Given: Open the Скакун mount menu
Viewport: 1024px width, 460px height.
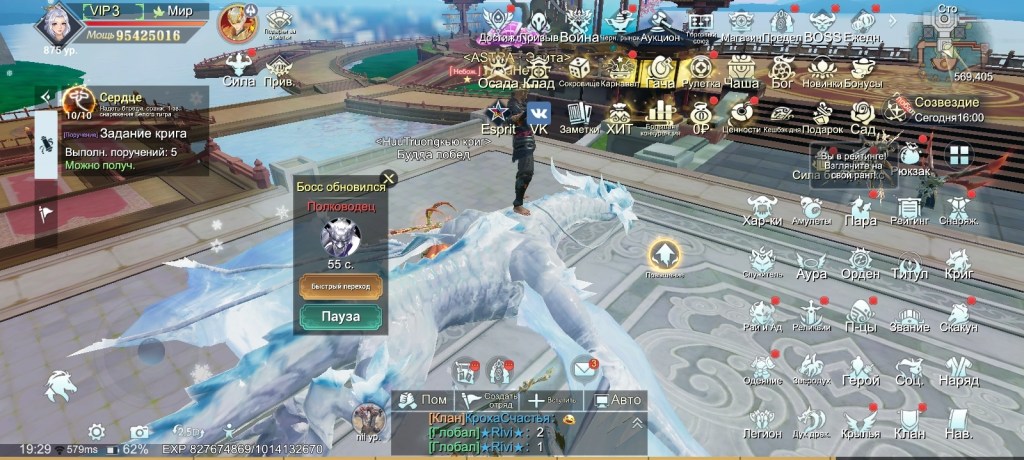Looking at the screenshot, I should pyautogui.click(x=959, y=316).
